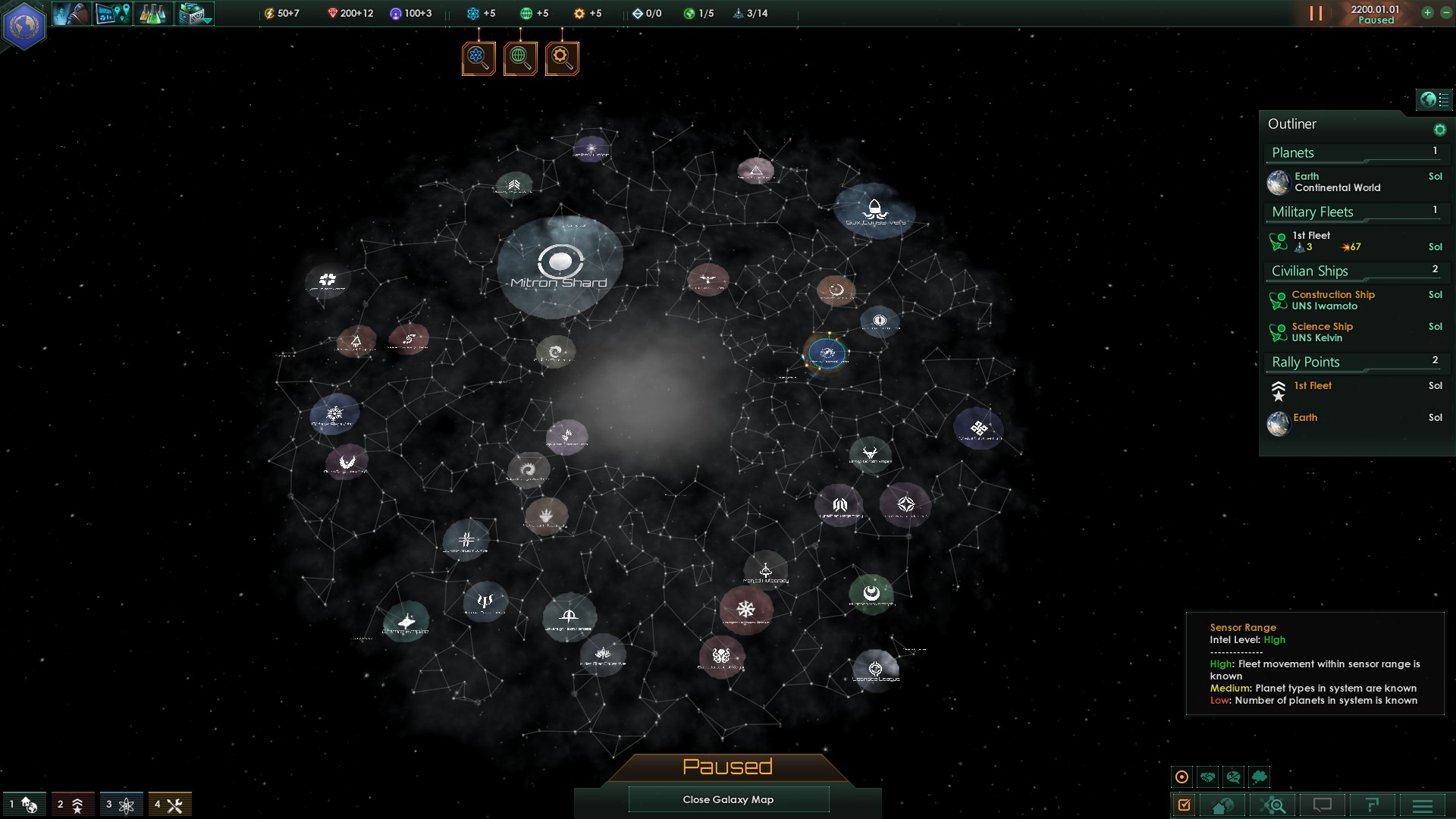The image size is (1456, 819).
Task: Open the message log speech bubble icon
Action: [1323, 805]
